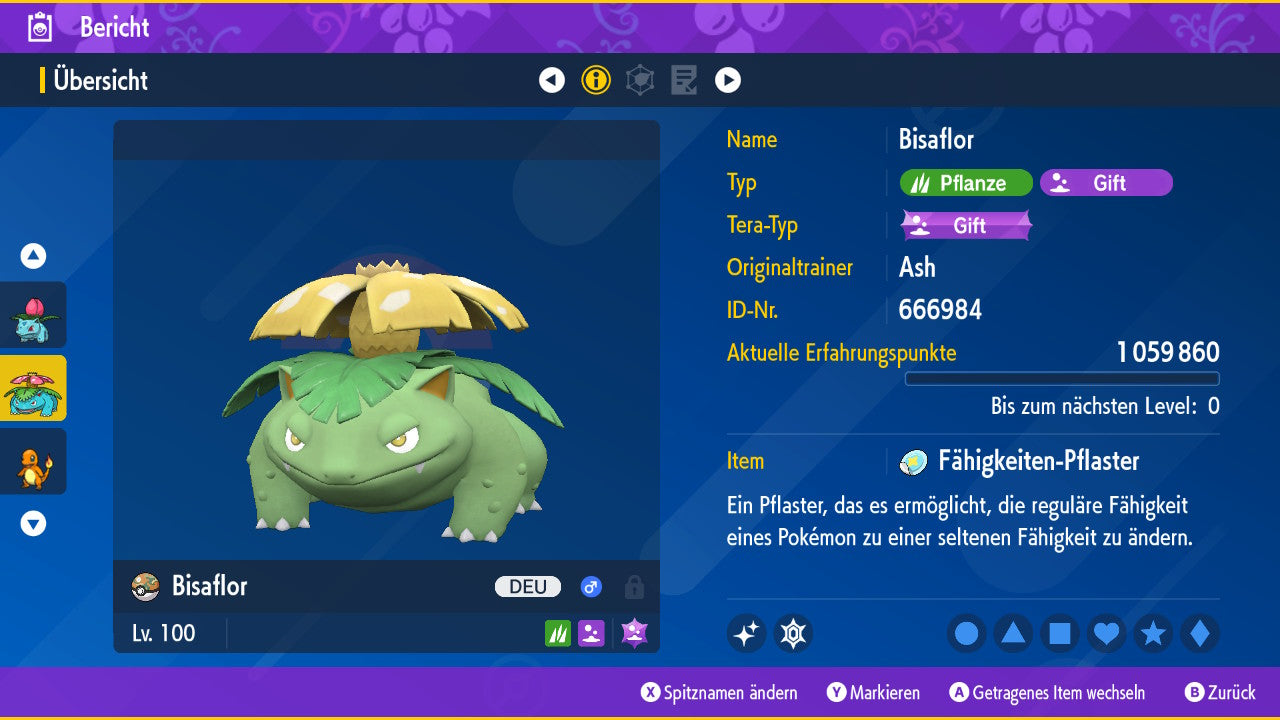
Task: Show the previous Pokémon with up arrow
Action: point(34,256)
